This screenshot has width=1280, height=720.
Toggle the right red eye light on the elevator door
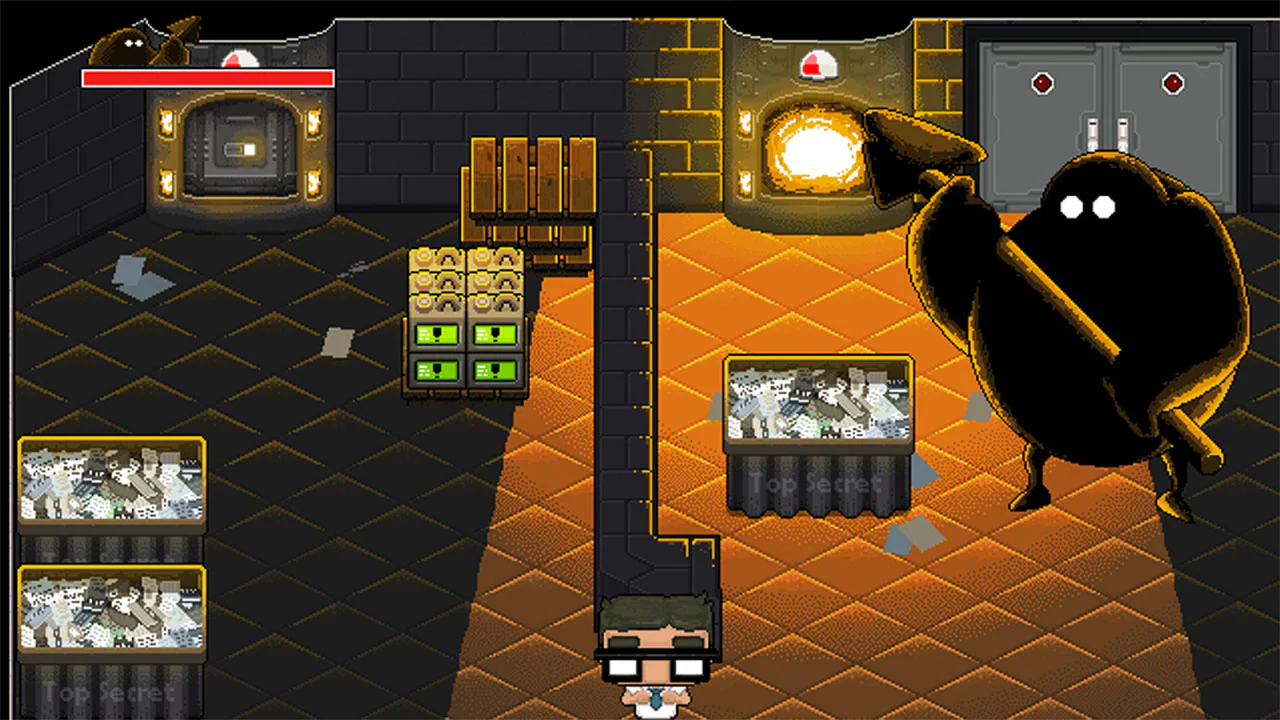click(1173, 84)
